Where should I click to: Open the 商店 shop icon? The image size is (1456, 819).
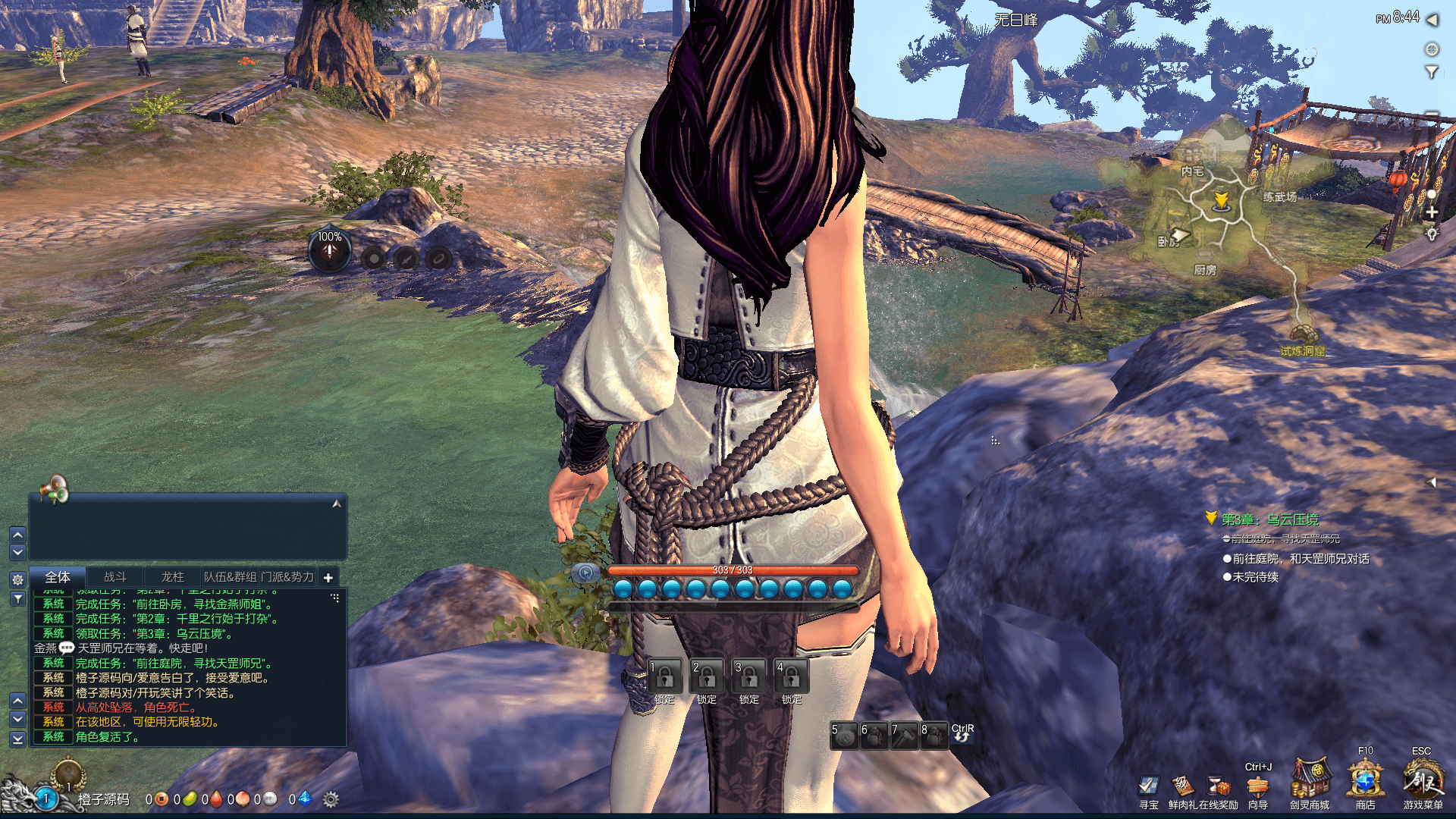(1365, 780)
